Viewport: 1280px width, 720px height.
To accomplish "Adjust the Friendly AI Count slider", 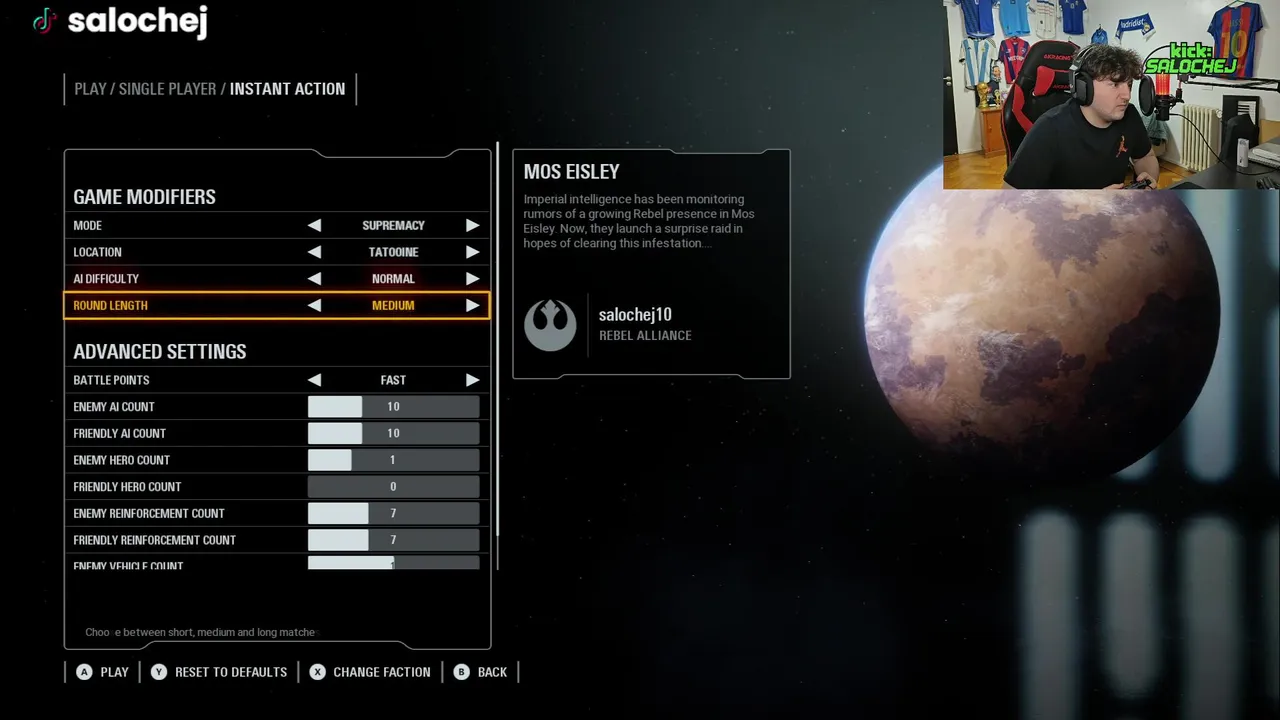I will tap(393, 433).
